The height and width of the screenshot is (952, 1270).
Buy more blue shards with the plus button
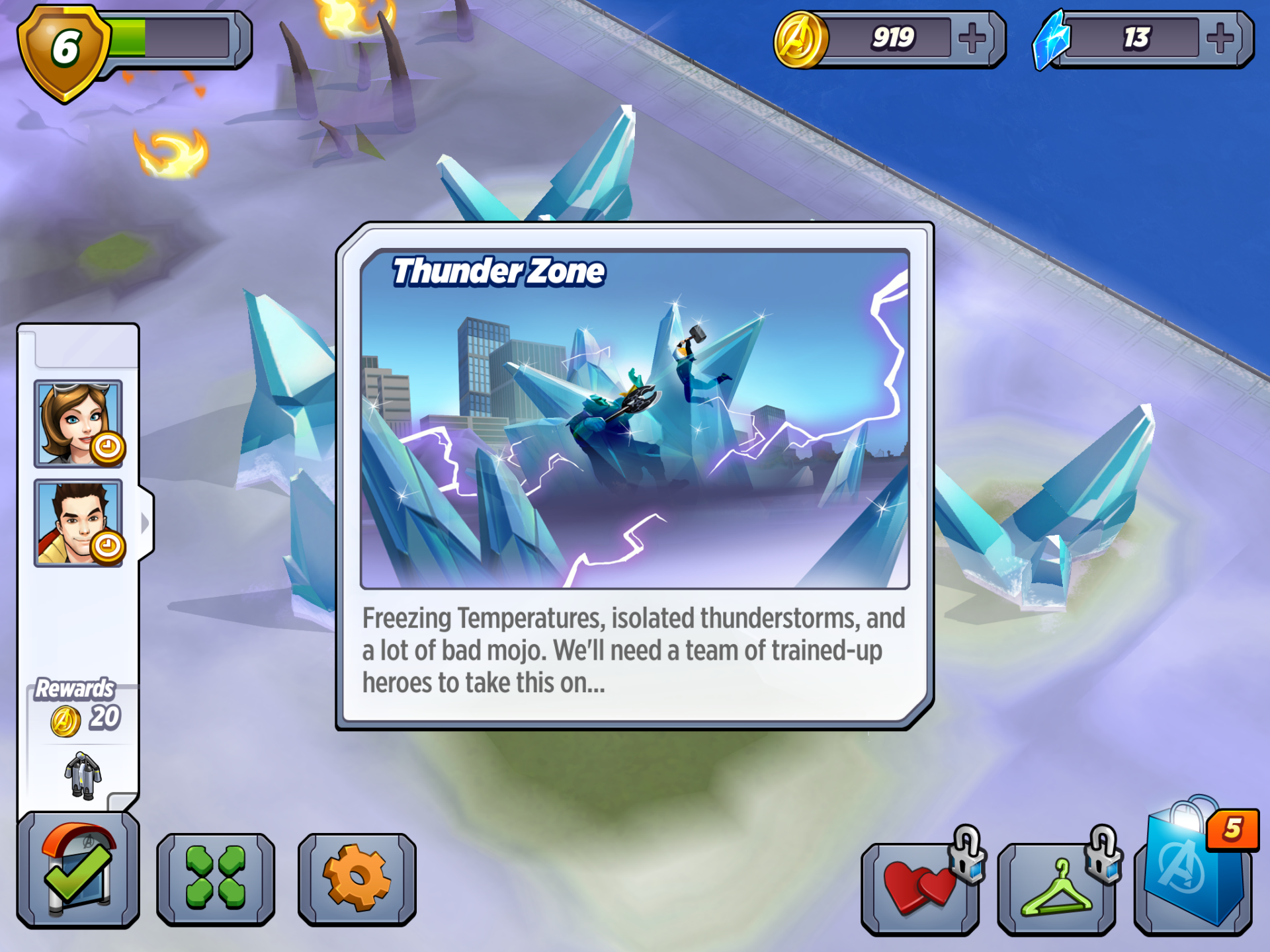pos(1220,38)
